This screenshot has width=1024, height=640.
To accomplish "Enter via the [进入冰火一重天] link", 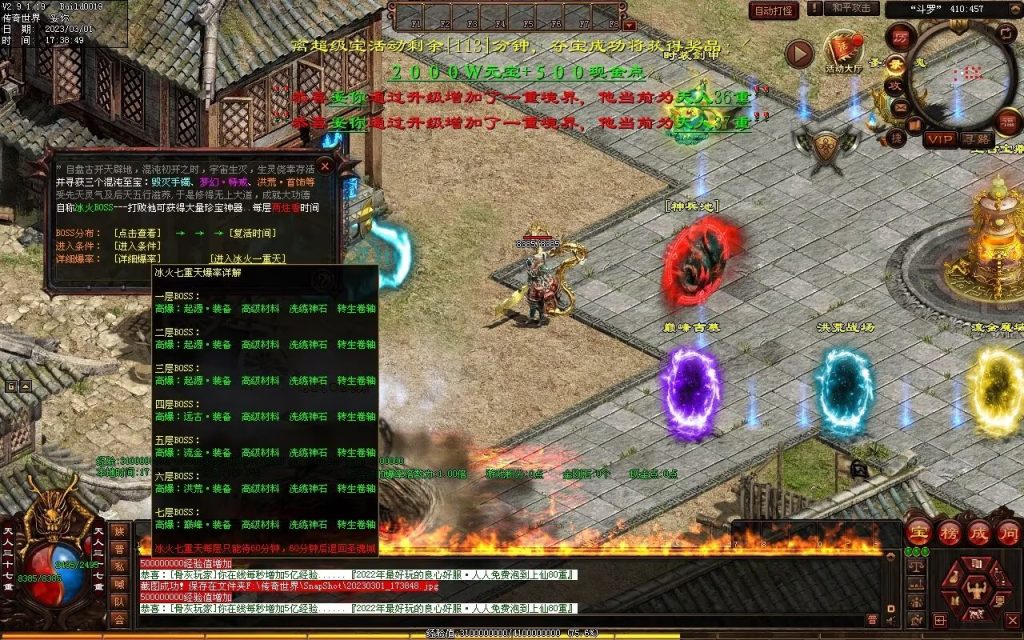I will click(x=248, y=259).
